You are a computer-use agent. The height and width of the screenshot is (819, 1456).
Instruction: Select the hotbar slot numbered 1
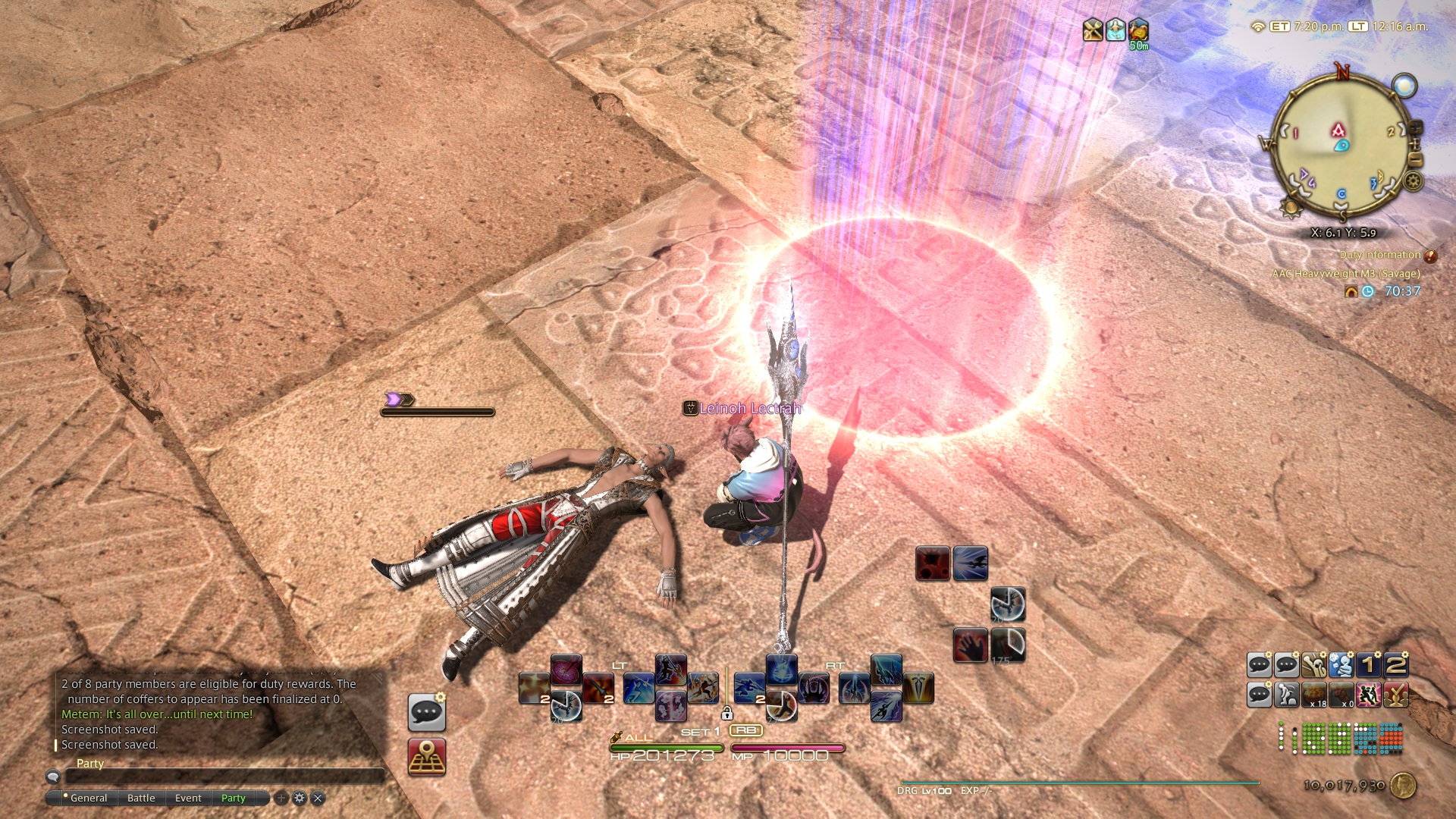coord(1369,665)
